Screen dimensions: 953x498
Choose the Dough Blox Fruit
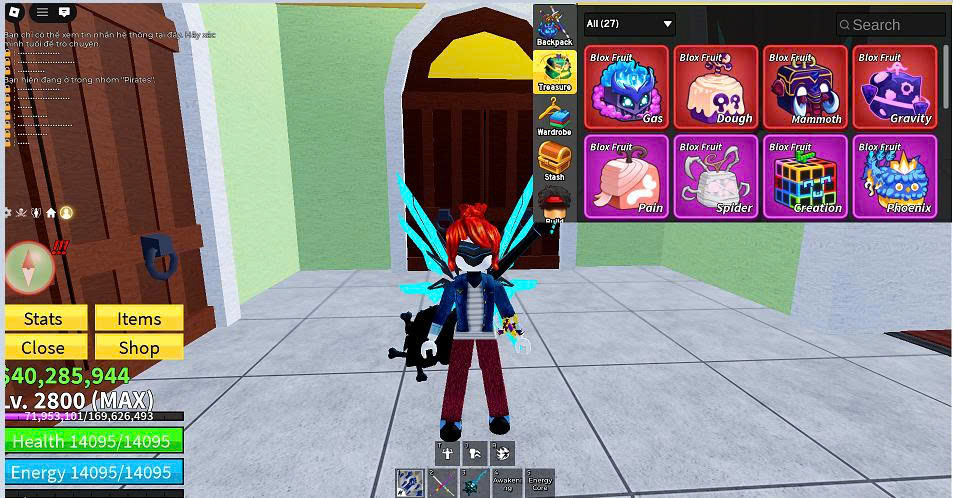pyautogui.click(x=716, y=87)
